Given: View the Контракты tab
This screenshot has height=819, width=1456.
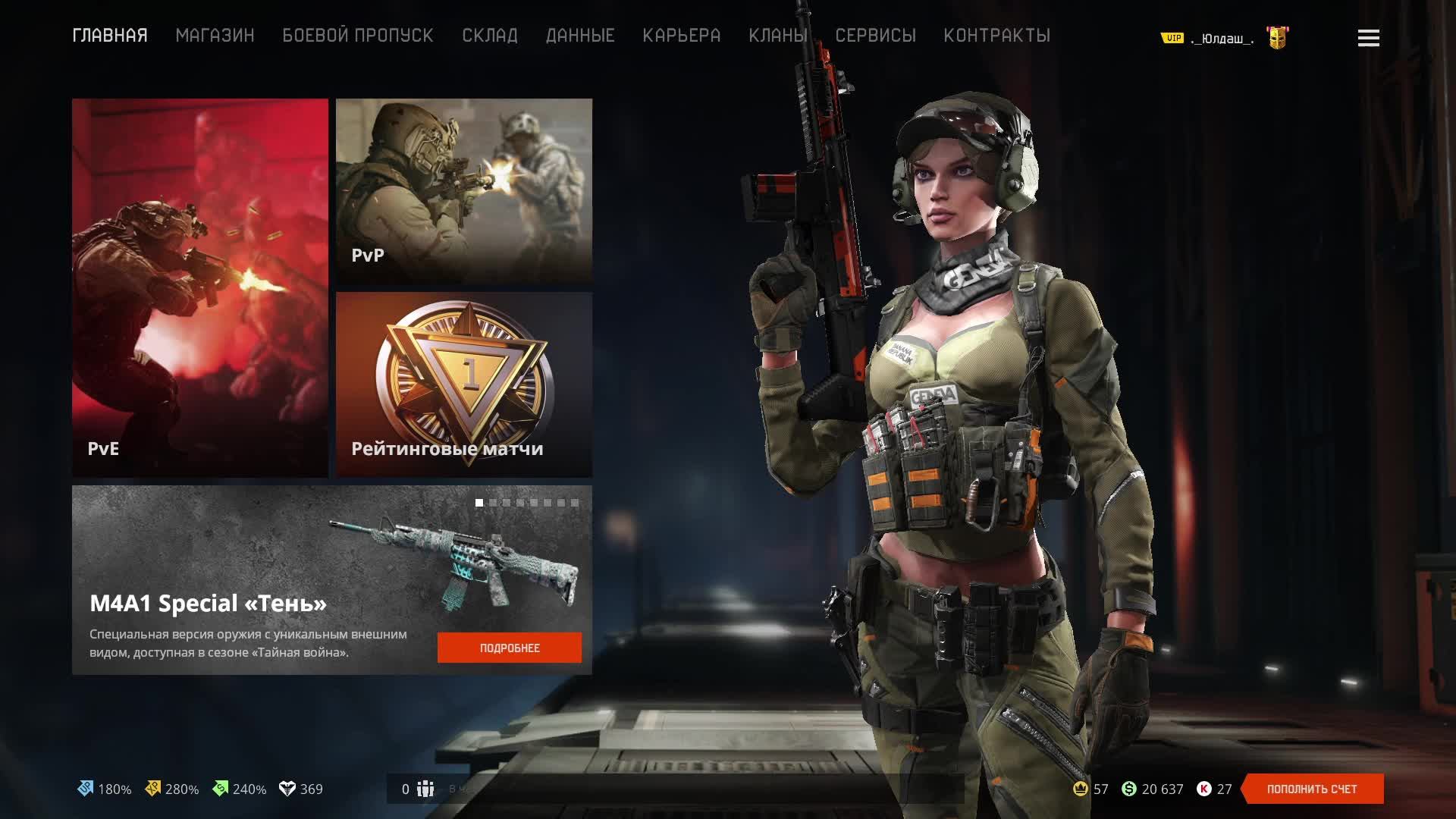Looking at the screenshot, I should [996, 36].
